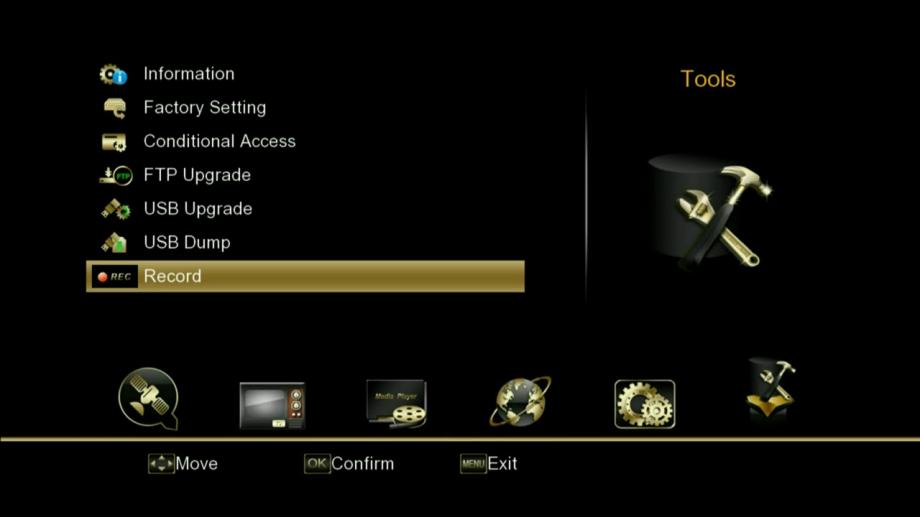Choose Conditional Access entry
This screenshot has height=517, width=920.
tap(219, 142)
